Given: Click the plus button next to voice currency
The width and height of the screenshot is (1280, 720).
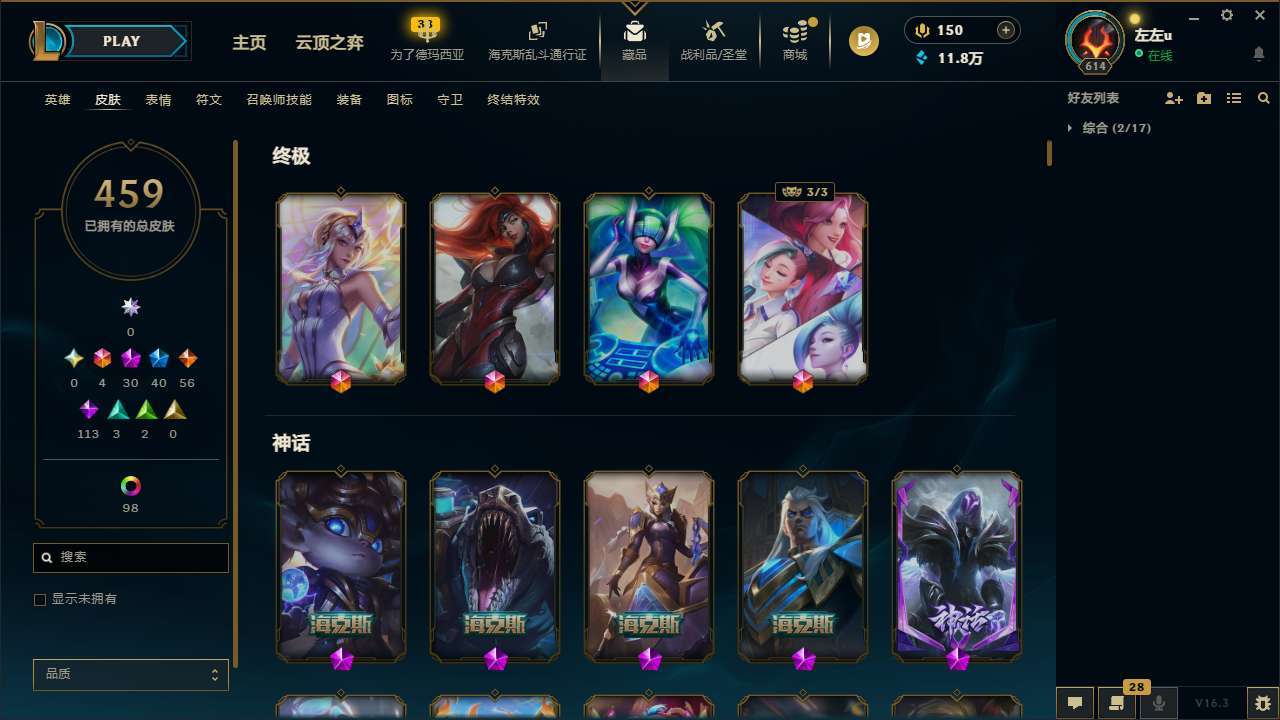Looking at the screenshot, I should pos(1005,30).
